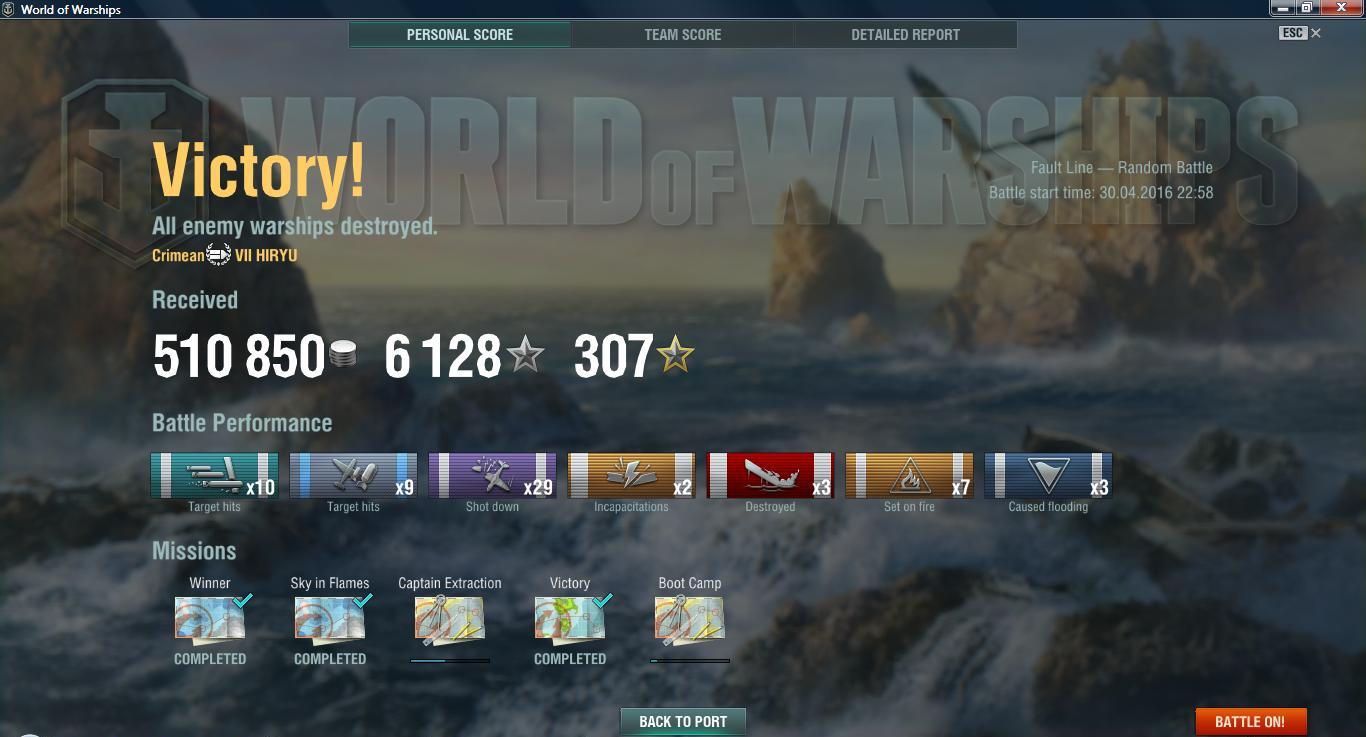The width and height of the screenshot is (1366, 737).
Task: Click the Battle On! button
Action: point(1250,722)
